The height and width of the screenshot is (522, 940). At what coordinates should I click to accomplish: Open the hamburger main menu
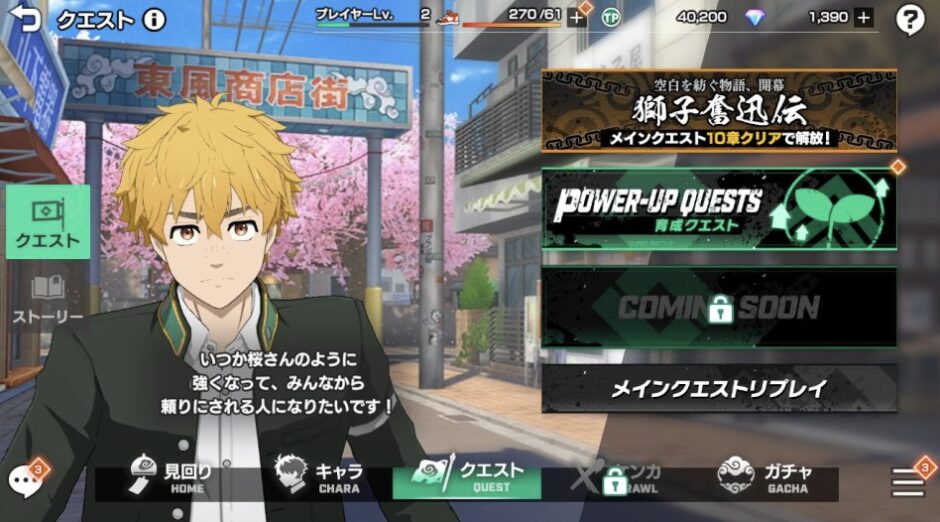908,483
